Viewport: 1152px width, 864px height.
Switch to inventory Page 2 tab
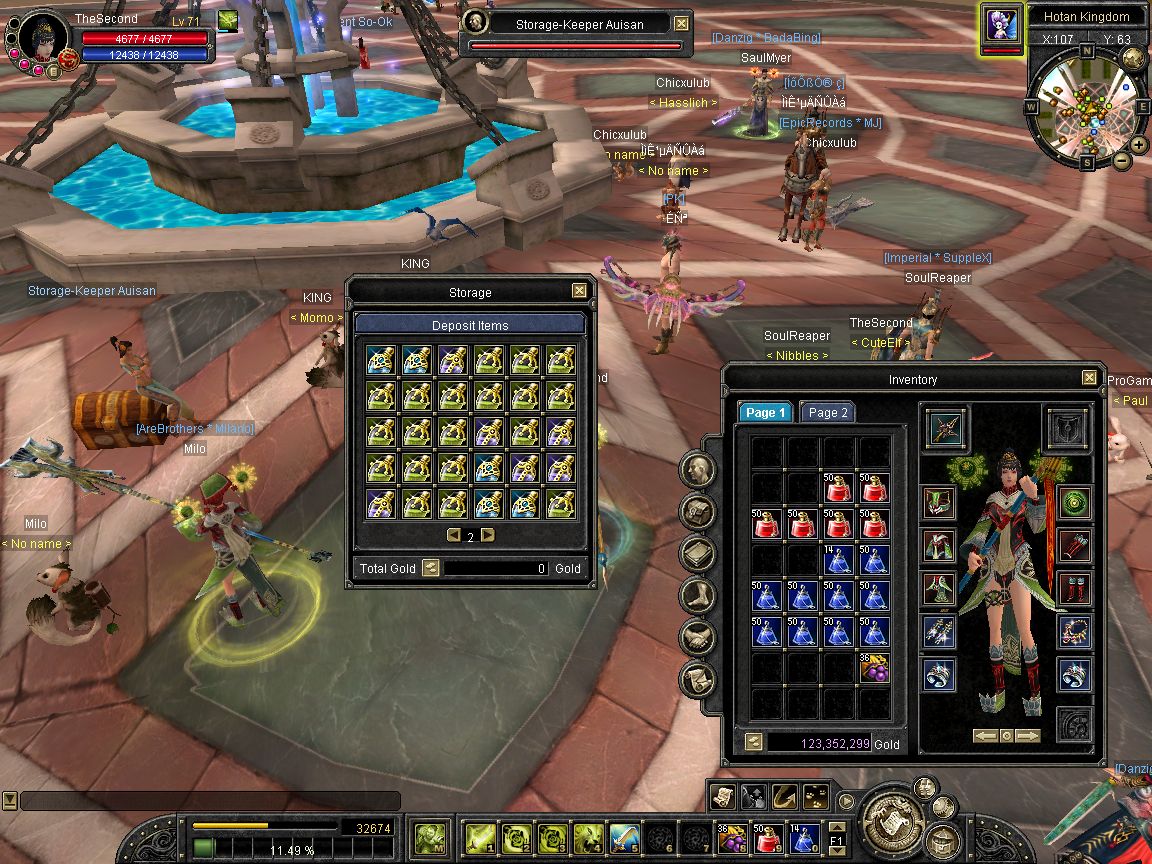pyautogui.click(x=828, y=412)
